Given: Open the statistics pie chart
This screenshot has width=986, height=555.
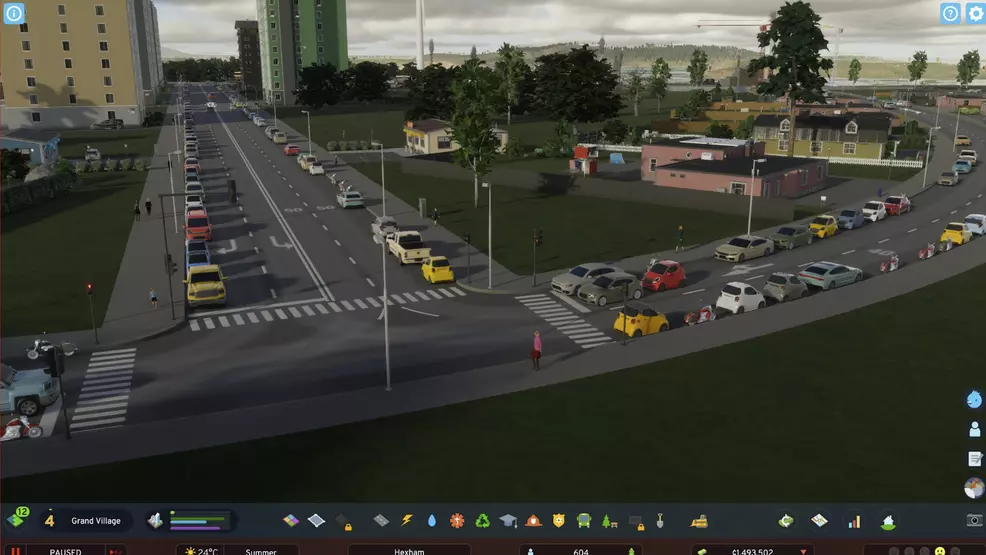Looking at the screenshot, I should [x=974, y=487].
